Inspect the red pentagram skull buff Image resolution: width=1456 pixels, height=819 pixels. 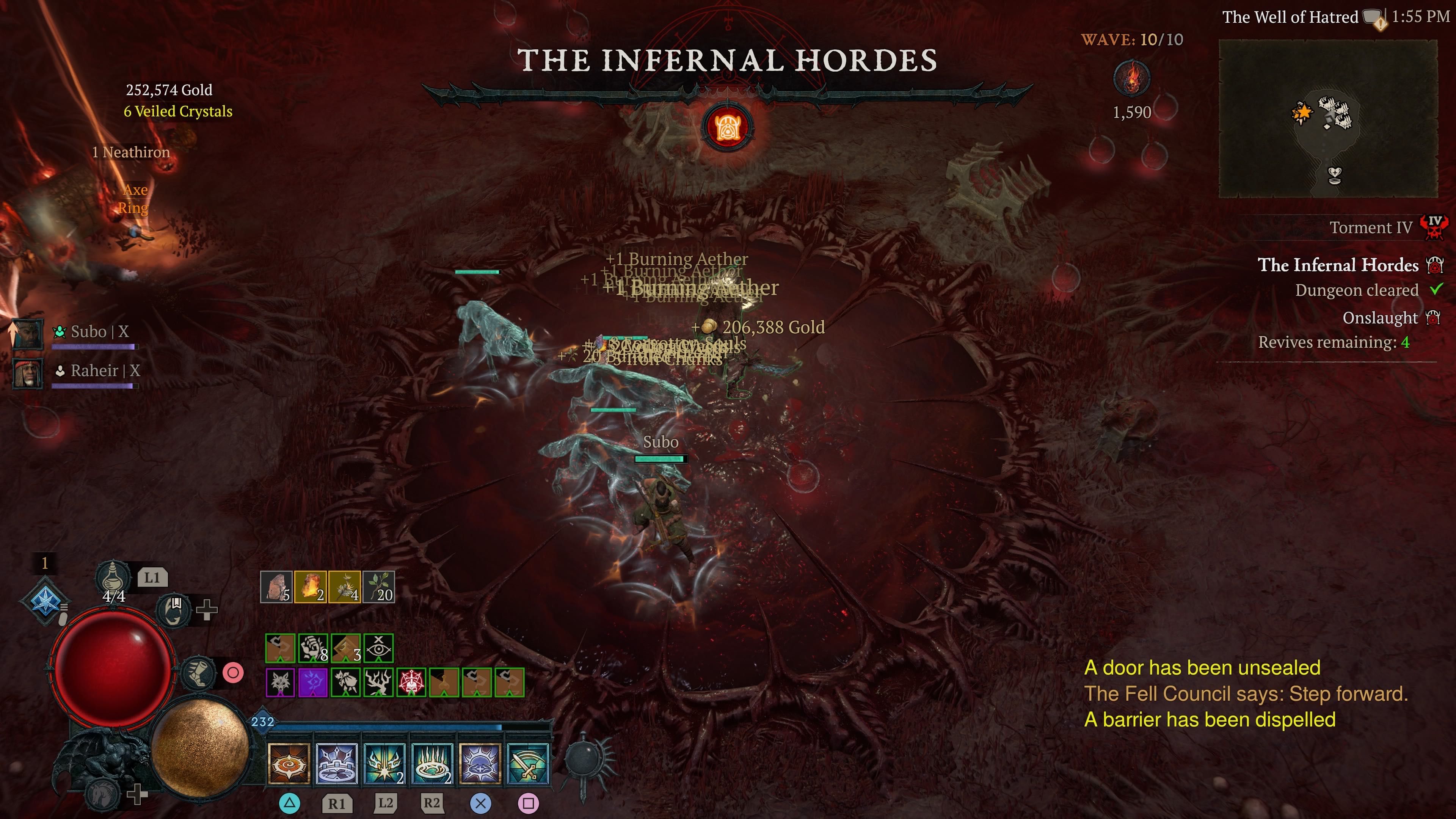click(411, 682)
